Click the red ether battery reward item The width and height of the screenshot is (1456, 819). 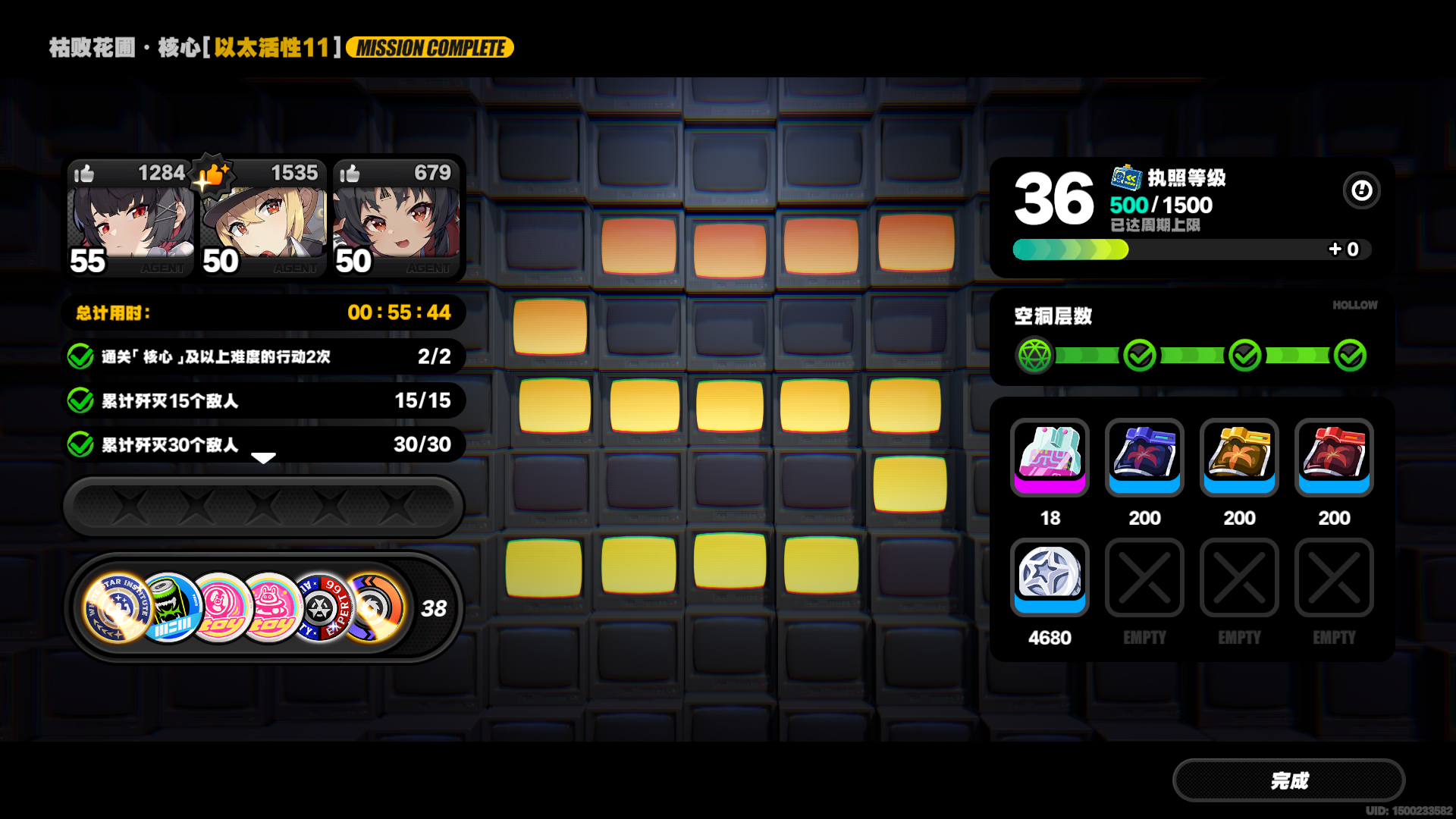(x=1334, y=459)
